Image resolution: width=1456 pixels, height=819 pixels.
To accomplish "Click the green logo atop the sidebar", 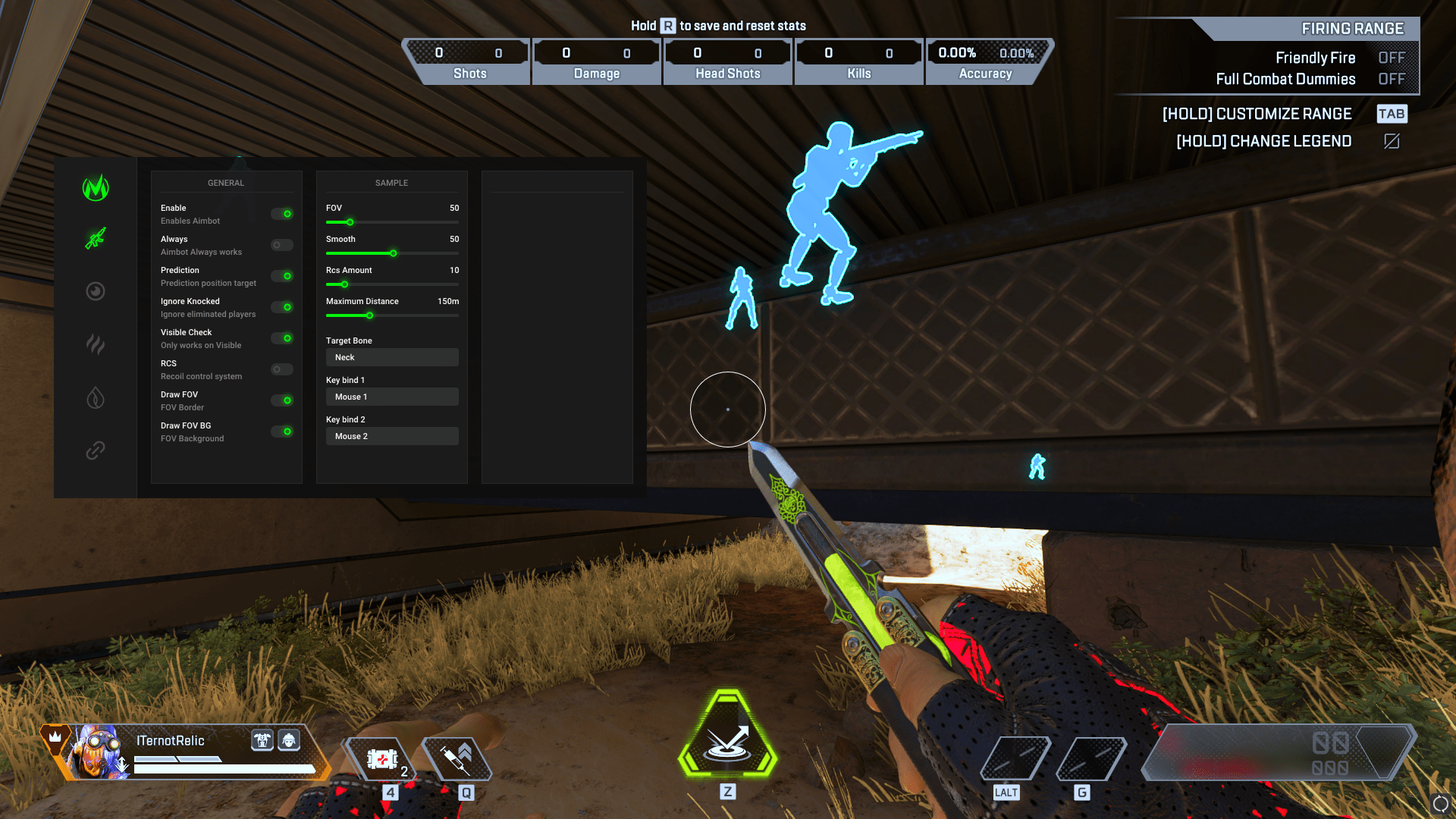I will point(96,187).
